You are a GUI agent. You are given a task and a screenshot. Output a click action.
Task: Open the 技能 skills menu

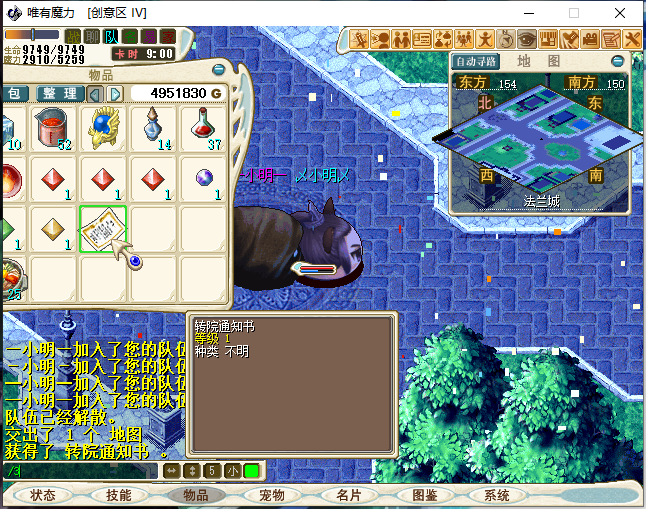[x=119, y=495]
